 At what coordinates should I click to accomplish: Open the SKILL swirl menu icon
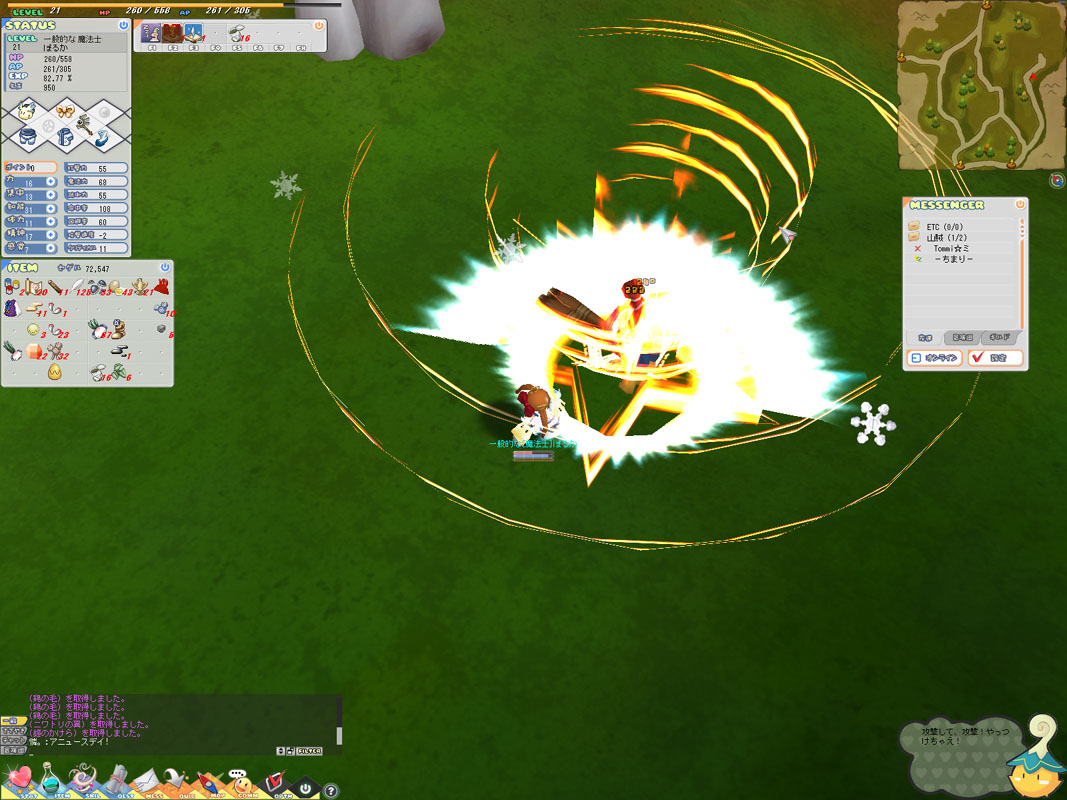click(83, 780)
